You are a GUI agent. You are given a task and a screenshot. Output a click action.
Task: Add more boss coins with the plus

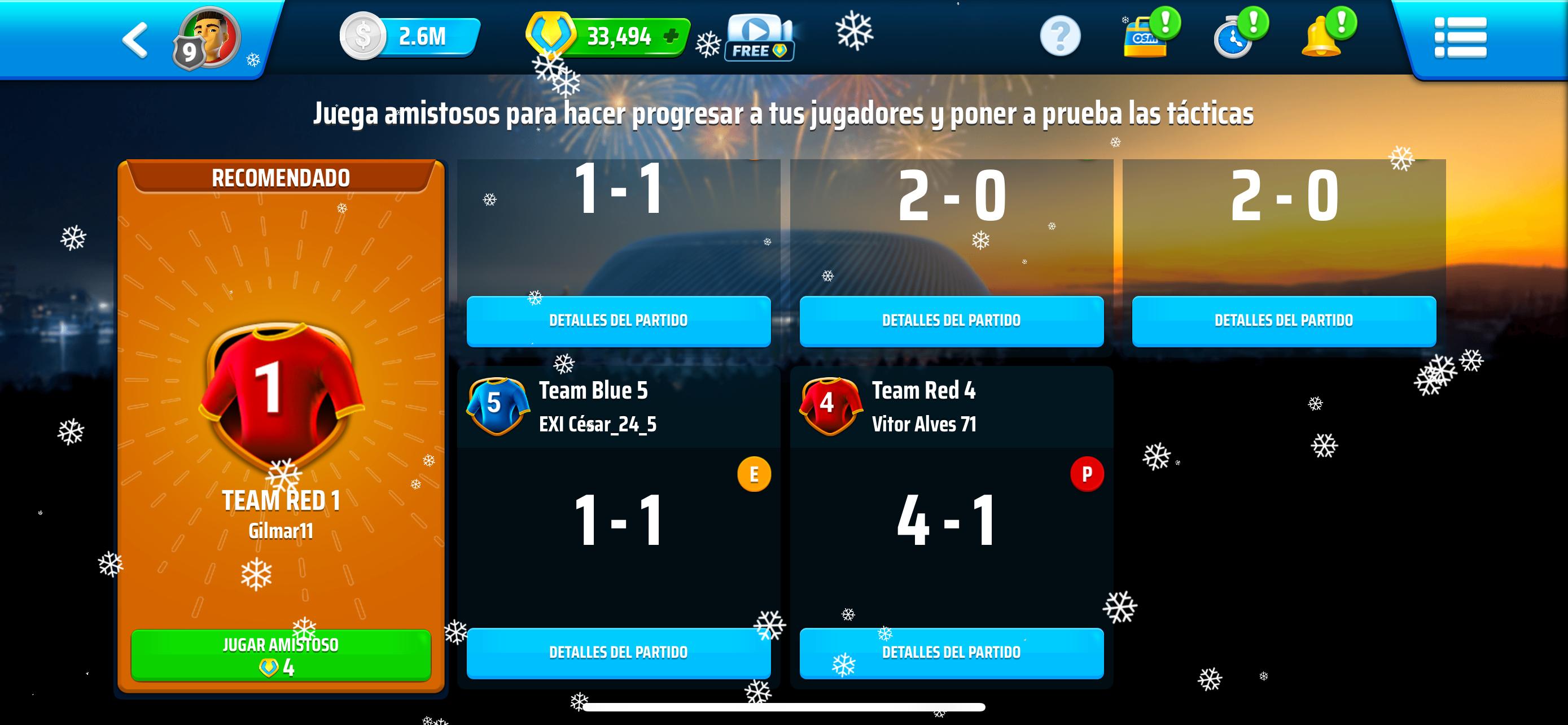[x=671, y=37]
